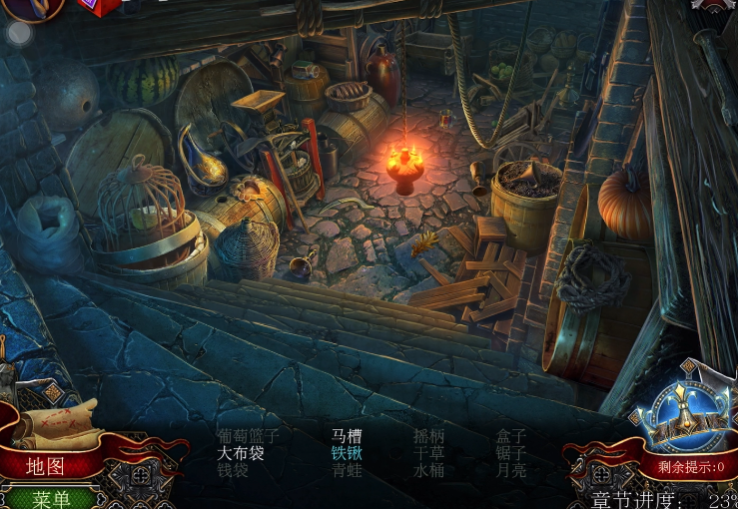This screenshot has width=738, height=509.
Task: Open the 菜单 menu button
Action: click(x=50, y=498)
